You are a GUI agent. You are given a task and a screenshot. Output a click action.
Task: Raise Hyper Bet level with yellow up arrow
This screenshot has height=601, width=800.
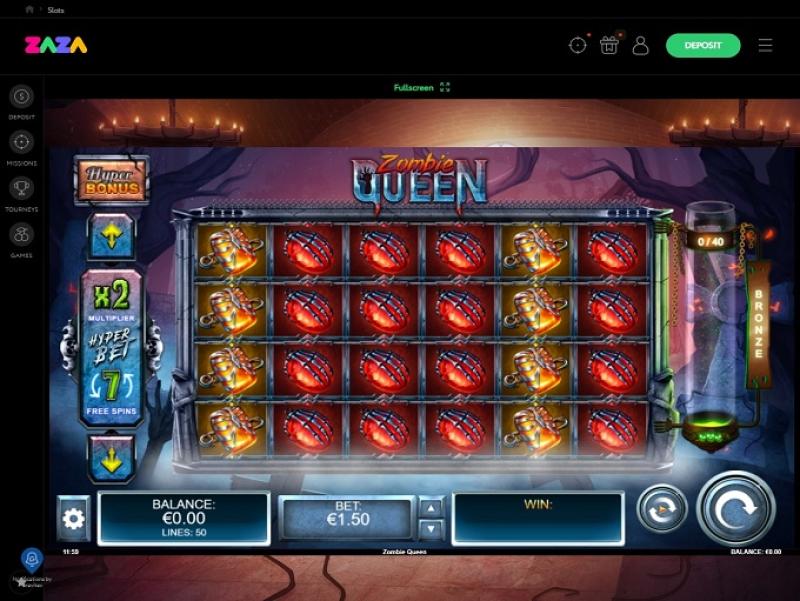pos(111,239)
